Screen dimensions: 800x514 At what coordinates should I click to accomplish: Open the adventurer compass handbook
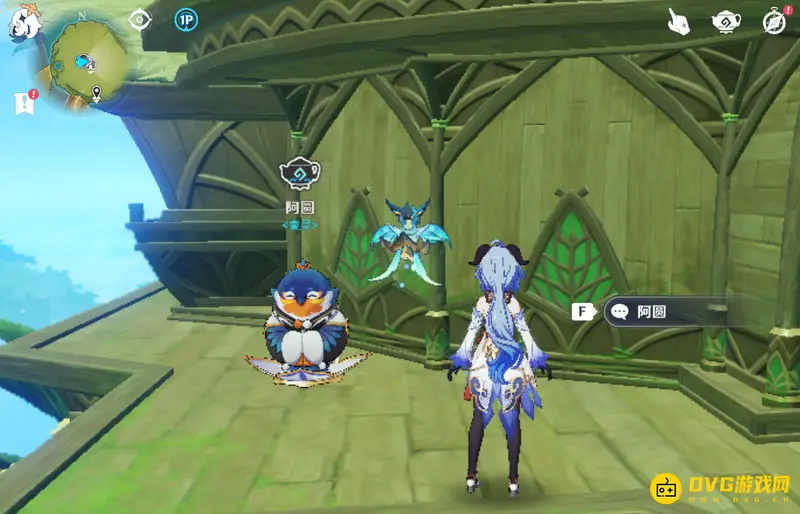pos(774,21)
